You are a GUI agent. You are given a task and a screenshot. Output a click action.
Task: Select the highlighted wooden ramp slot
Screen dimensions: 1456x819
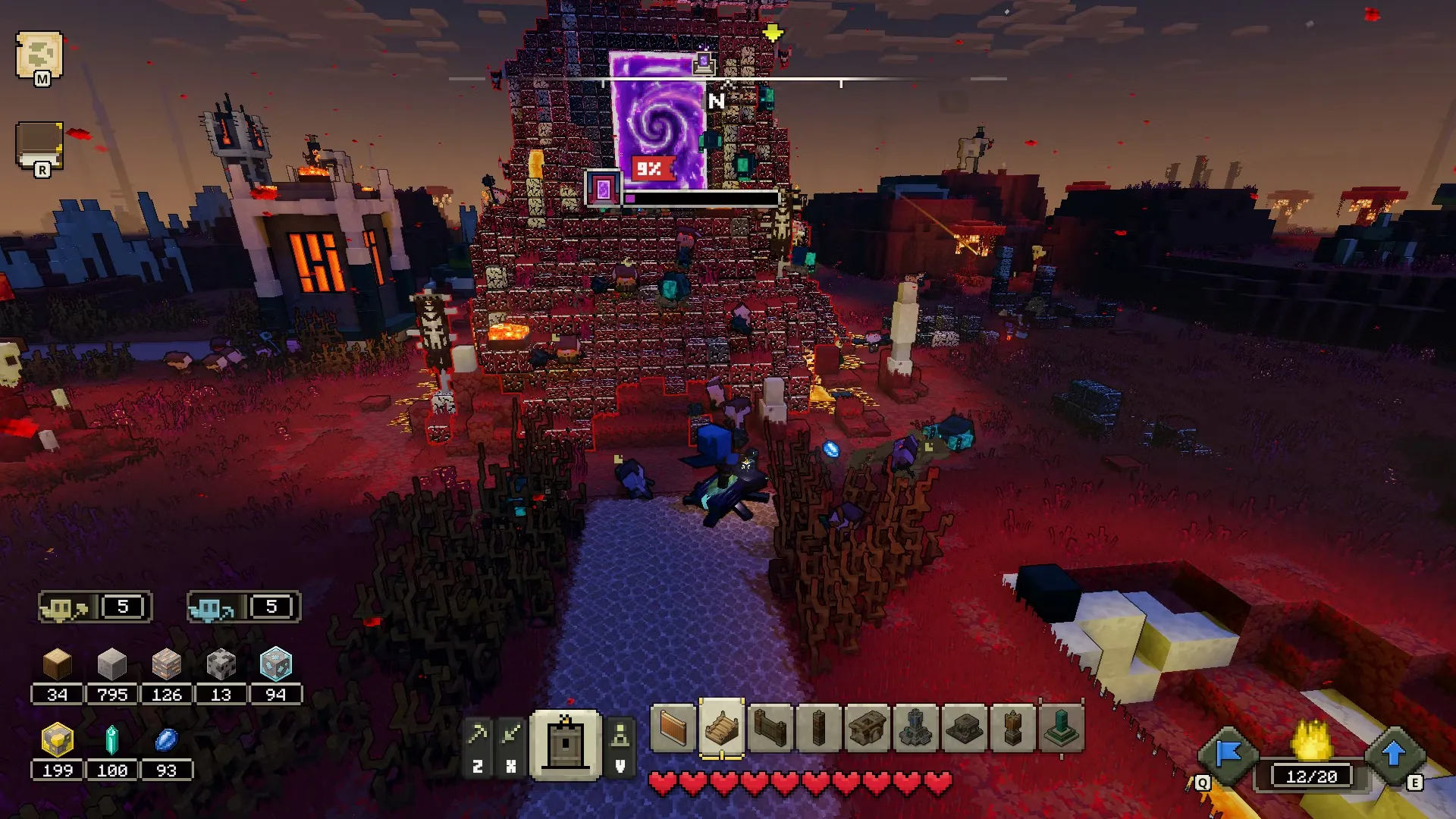tap(721, 729)
